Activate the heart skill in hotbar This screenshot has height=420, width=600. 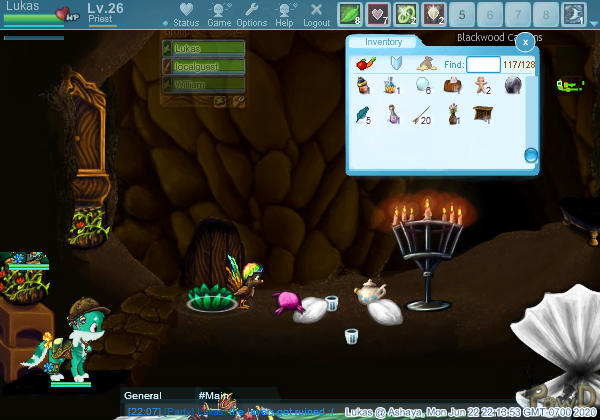379,14
